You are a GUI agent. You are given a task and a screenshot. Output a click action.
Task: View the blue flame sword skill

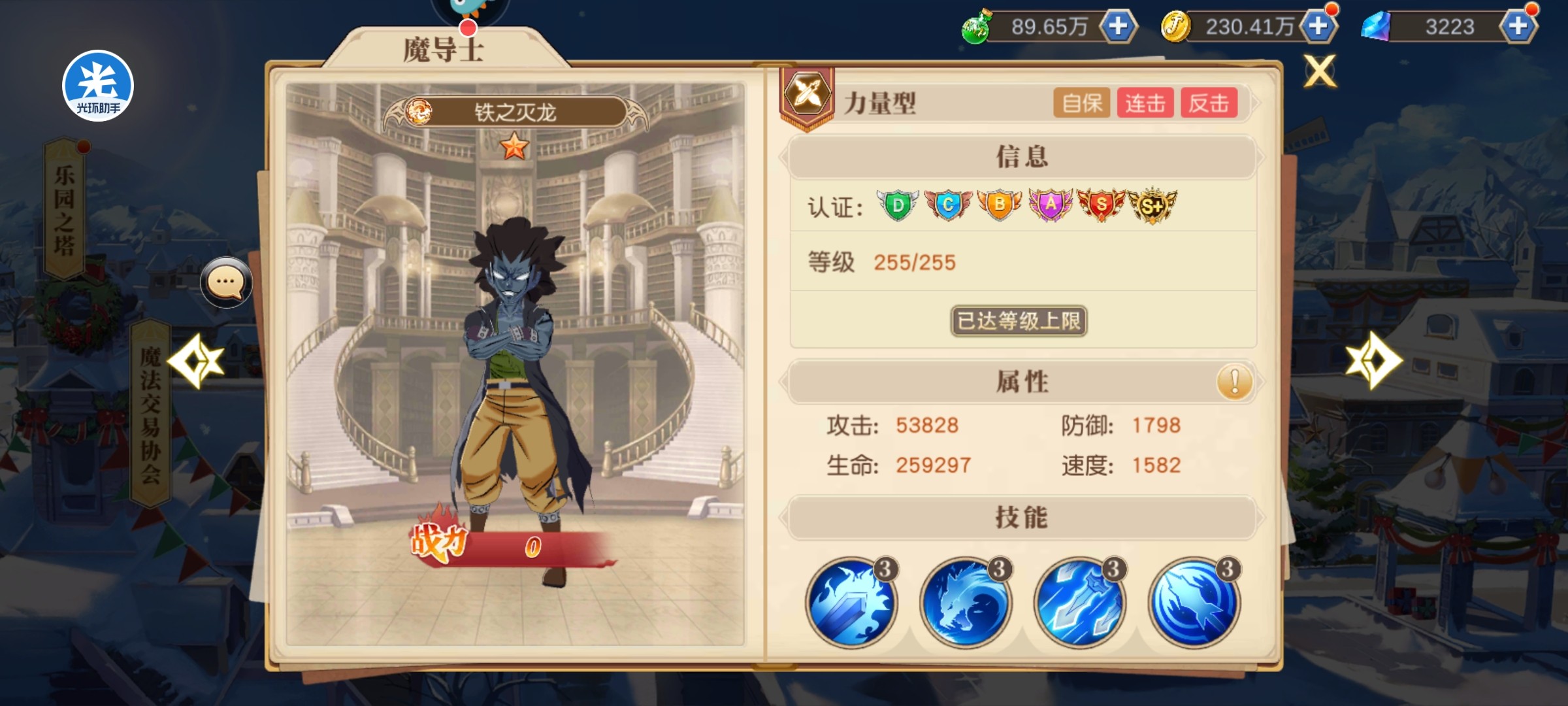click(851, 603)
